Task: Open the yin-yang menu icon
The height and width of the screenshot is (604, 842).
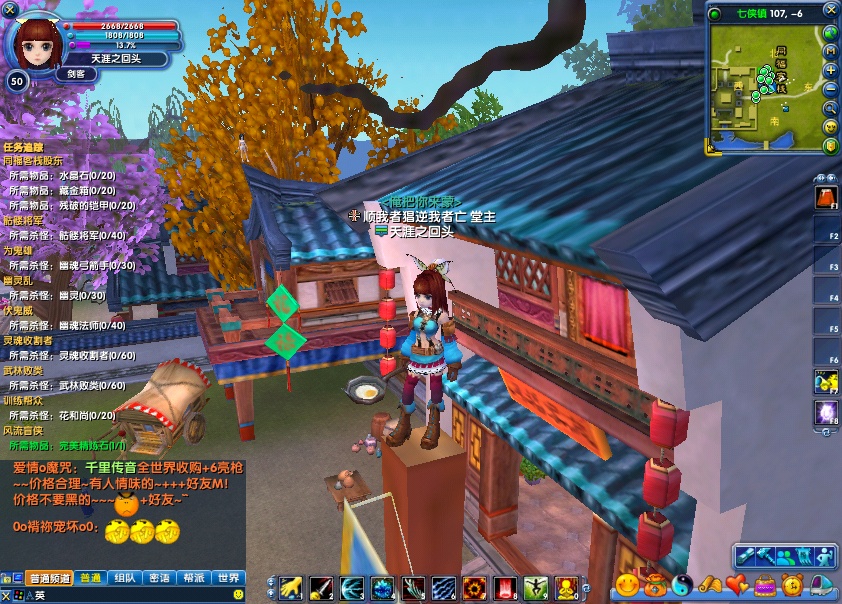Action: (682, 585)
